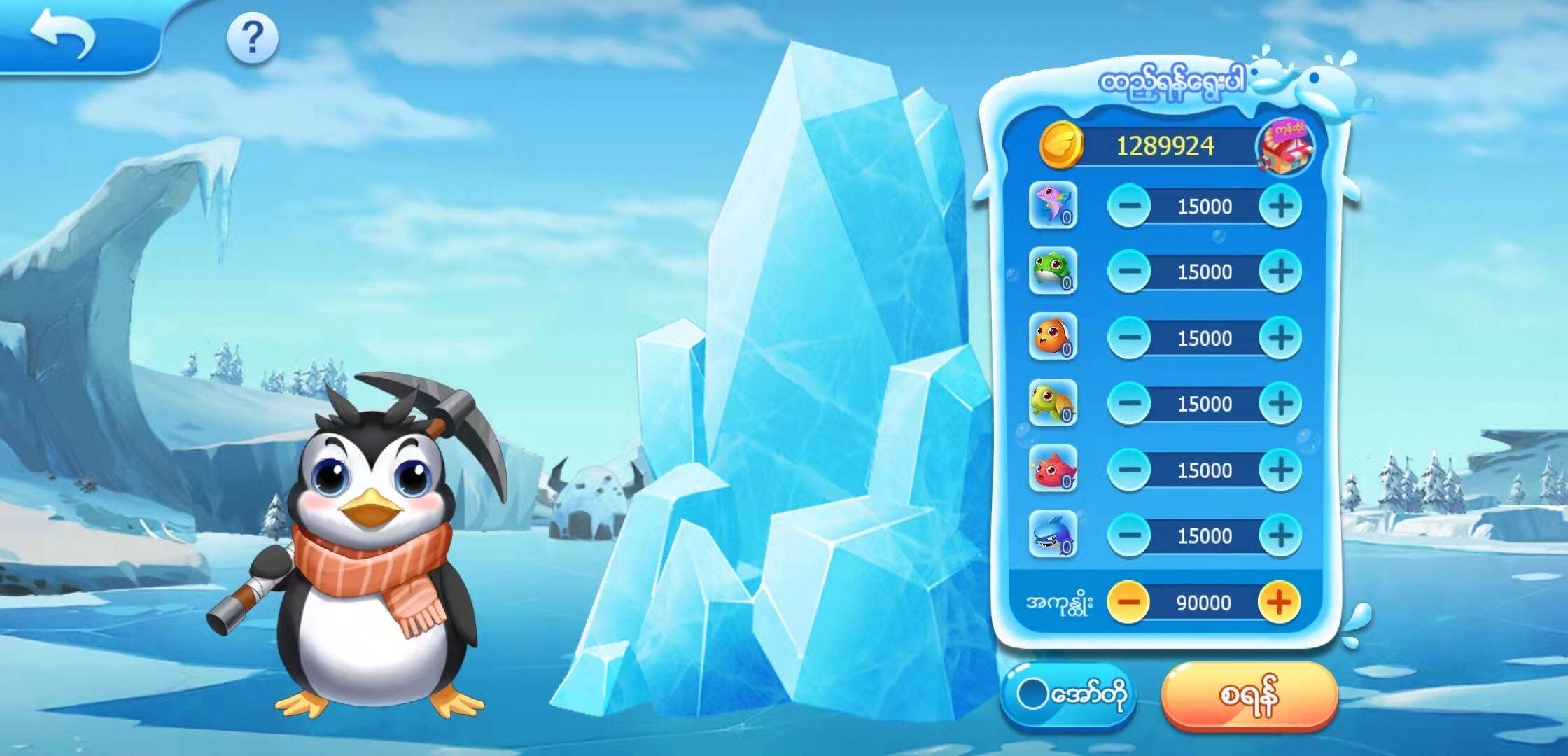This screenshot has height=756, width=1568.
Task: Open the question mark help
Action: (253, 38)
